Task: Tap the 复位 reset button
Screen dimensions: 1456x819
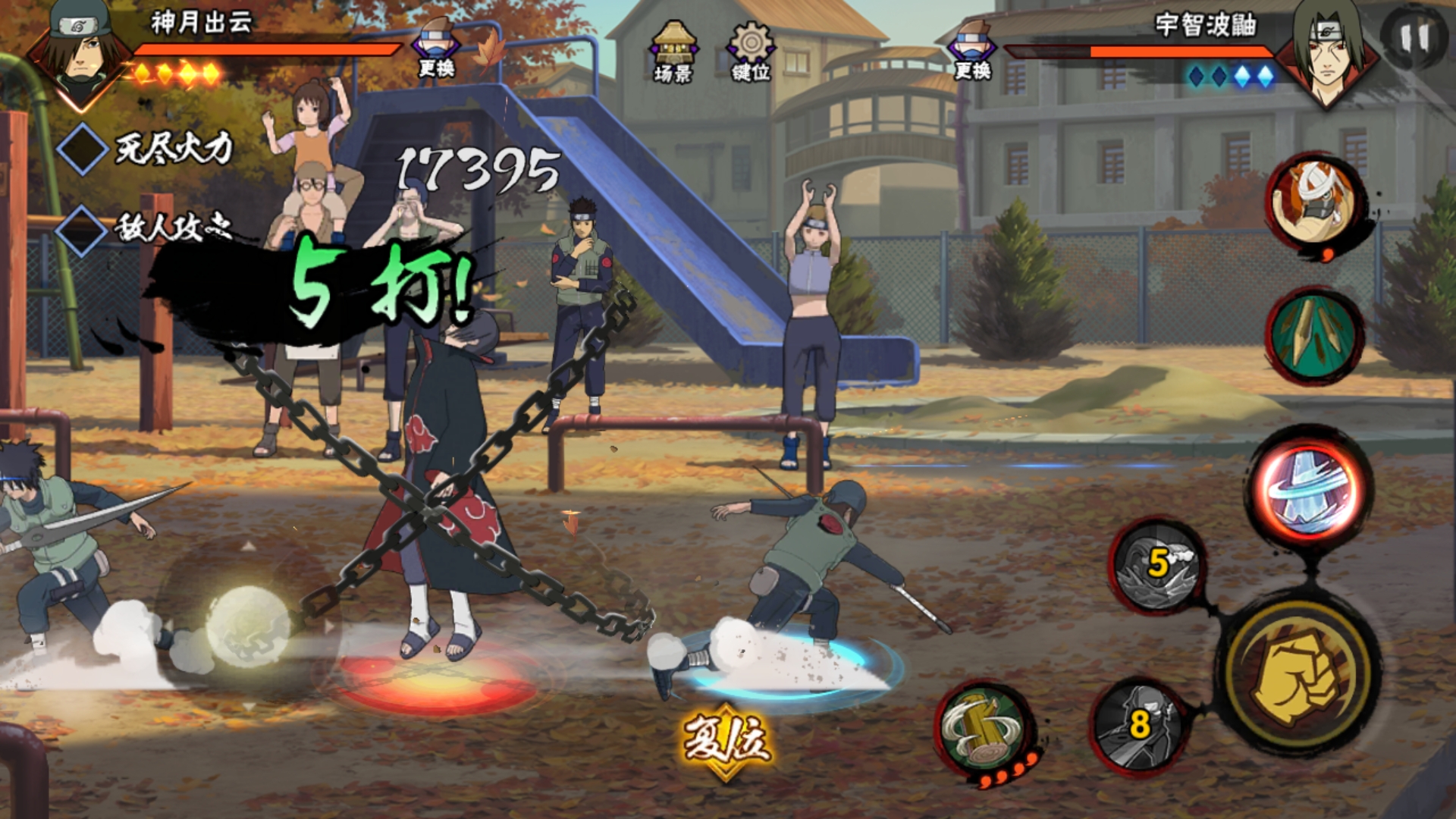Action: pyautogui.click(x=726, y=741)
